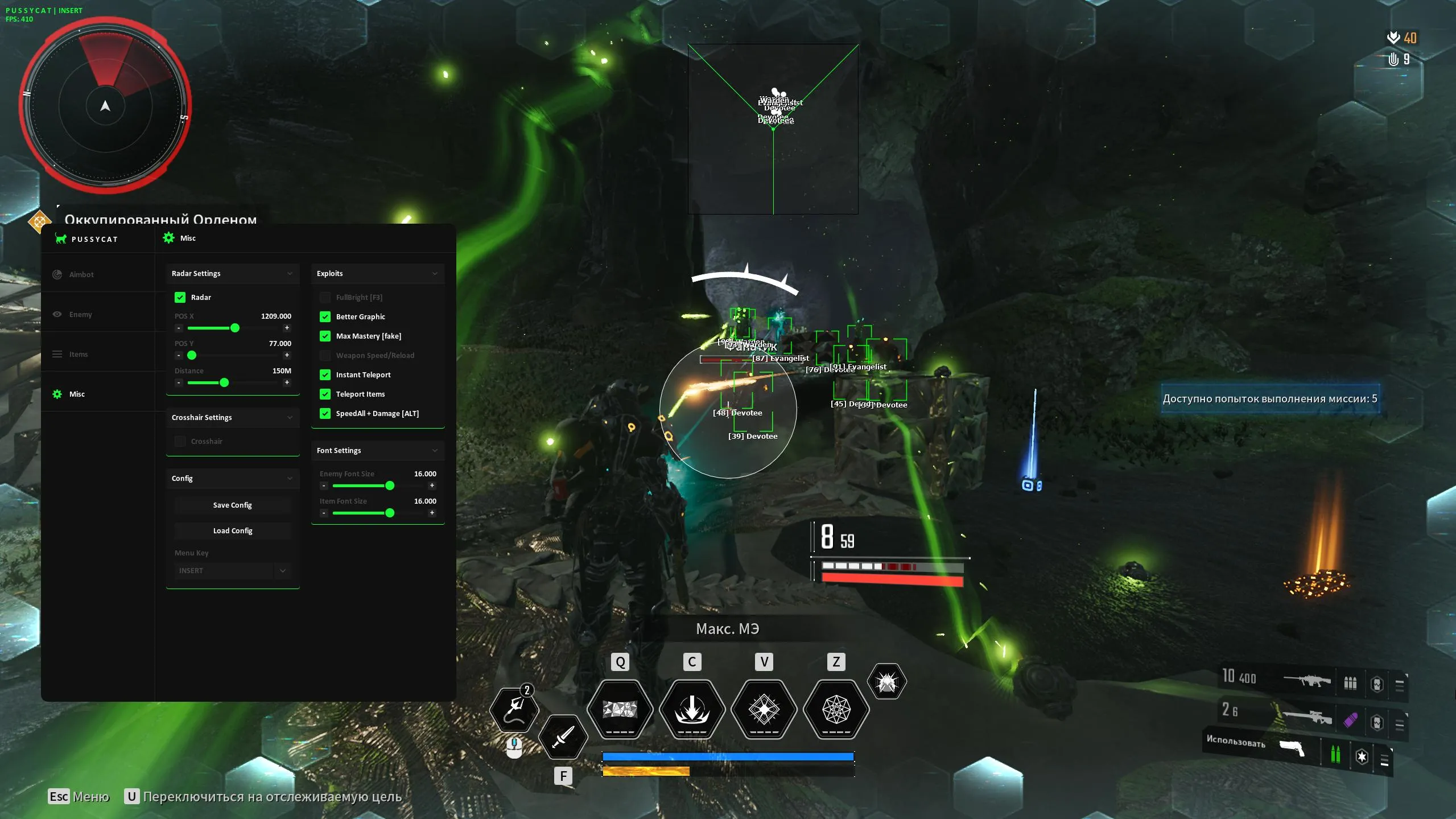Viewport: 1456px width, 819px height.
Task: Activate the Z web-pattern skill
Action: pos(836,709)
